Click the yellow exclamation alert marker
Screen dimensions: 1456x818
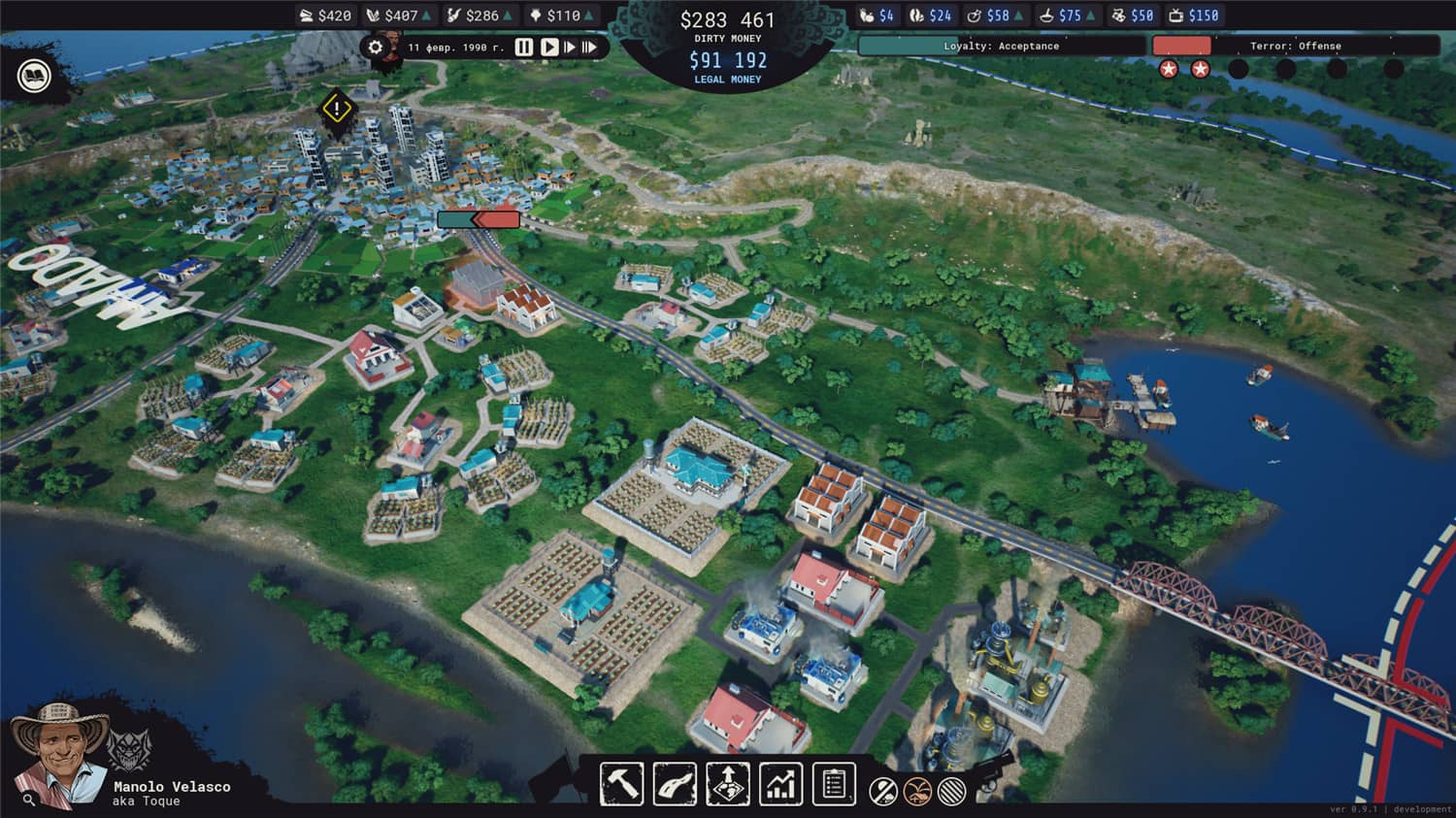pyautogui.click(x=336, y=109)
